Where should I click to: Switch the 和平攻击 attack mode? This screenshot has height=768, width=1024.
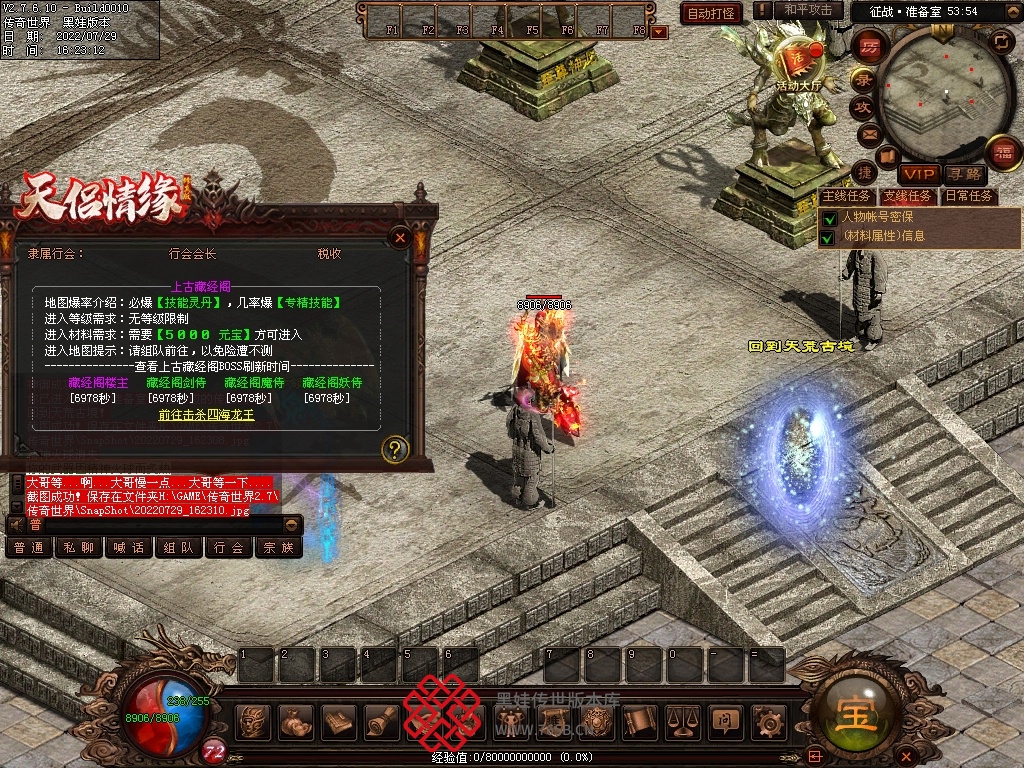pos(808,10)
